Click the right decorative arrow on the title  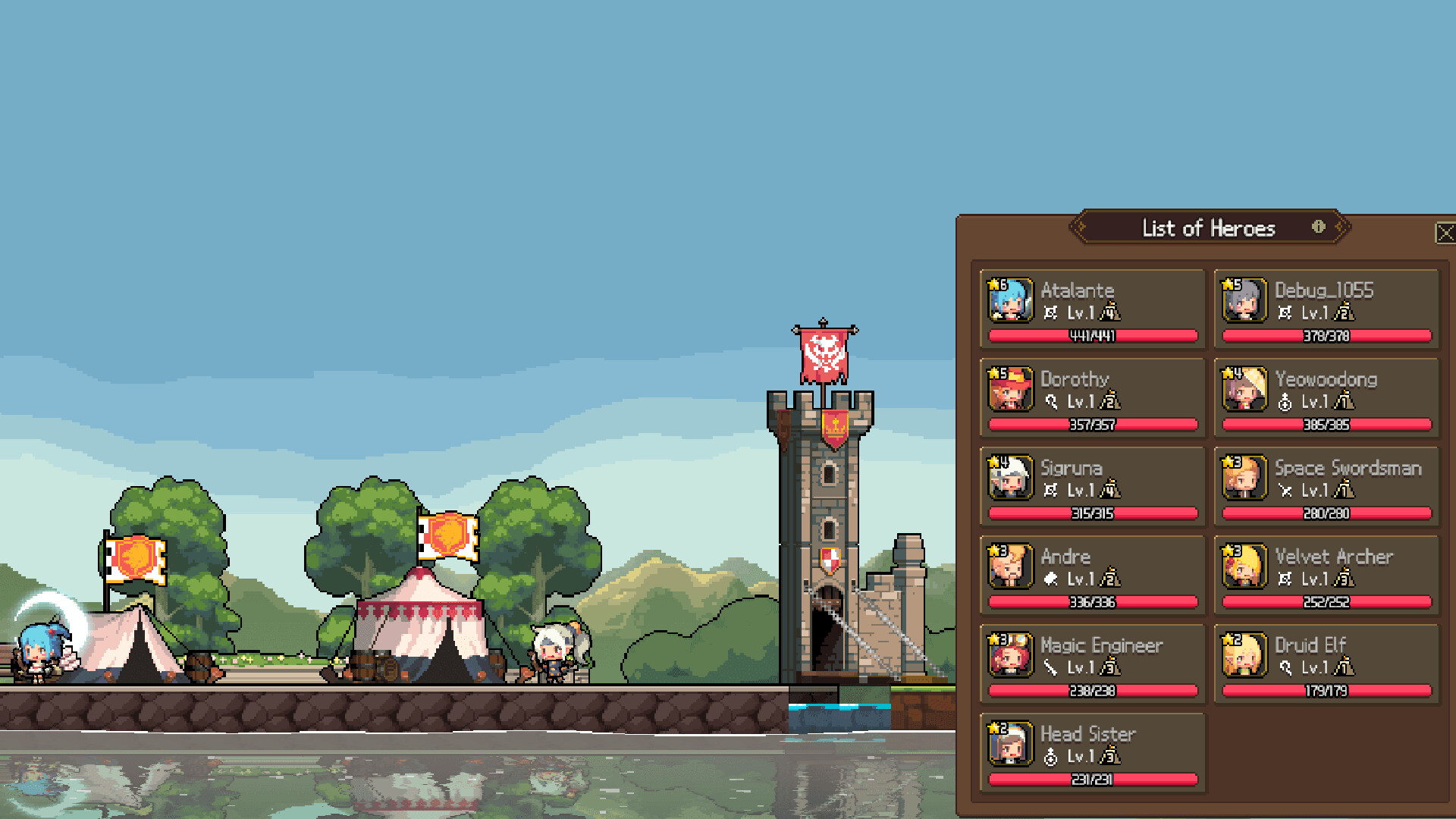click(x=1339, y=227)
